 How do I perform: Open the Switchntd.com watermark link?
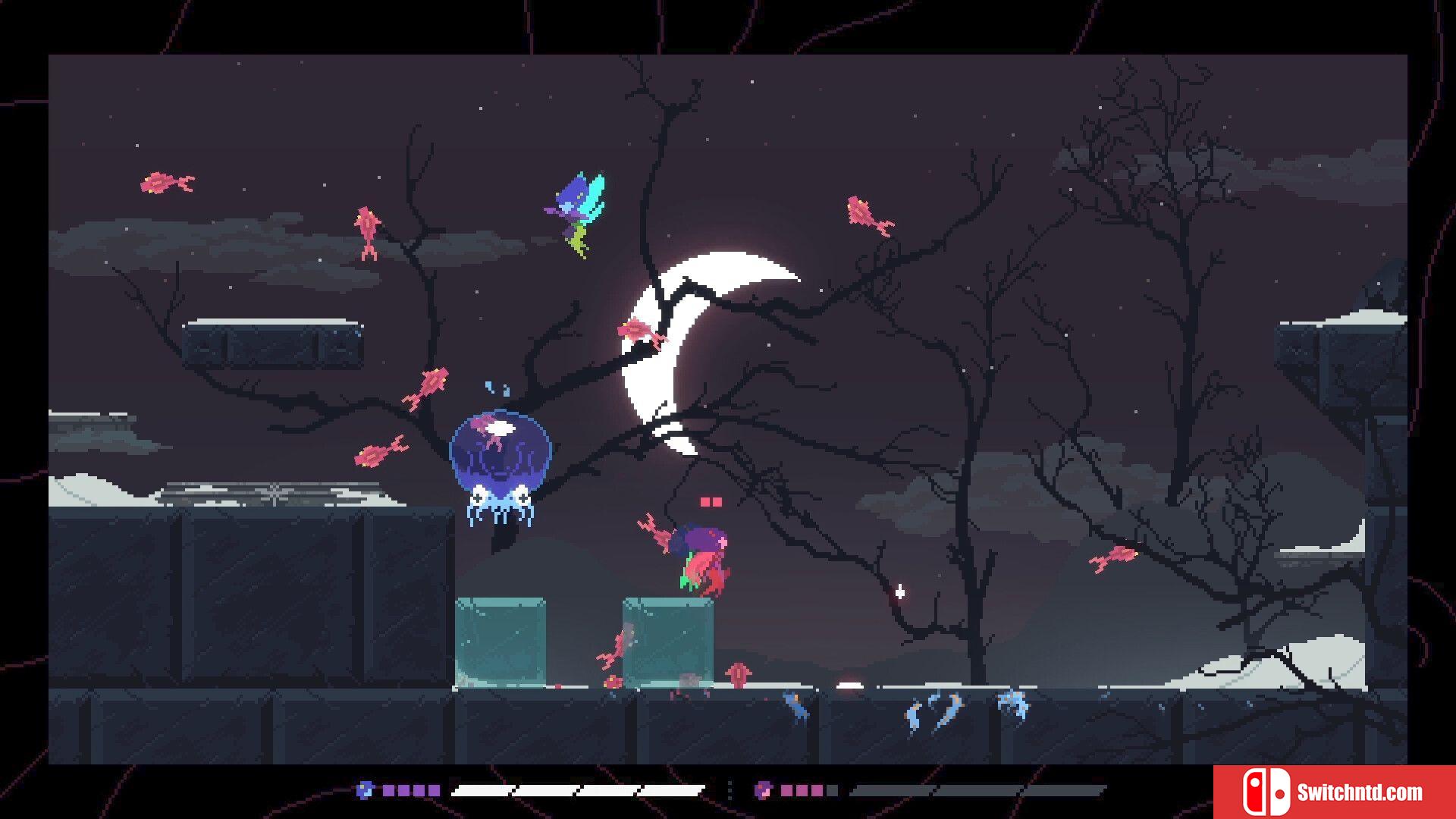(1334, 792)
